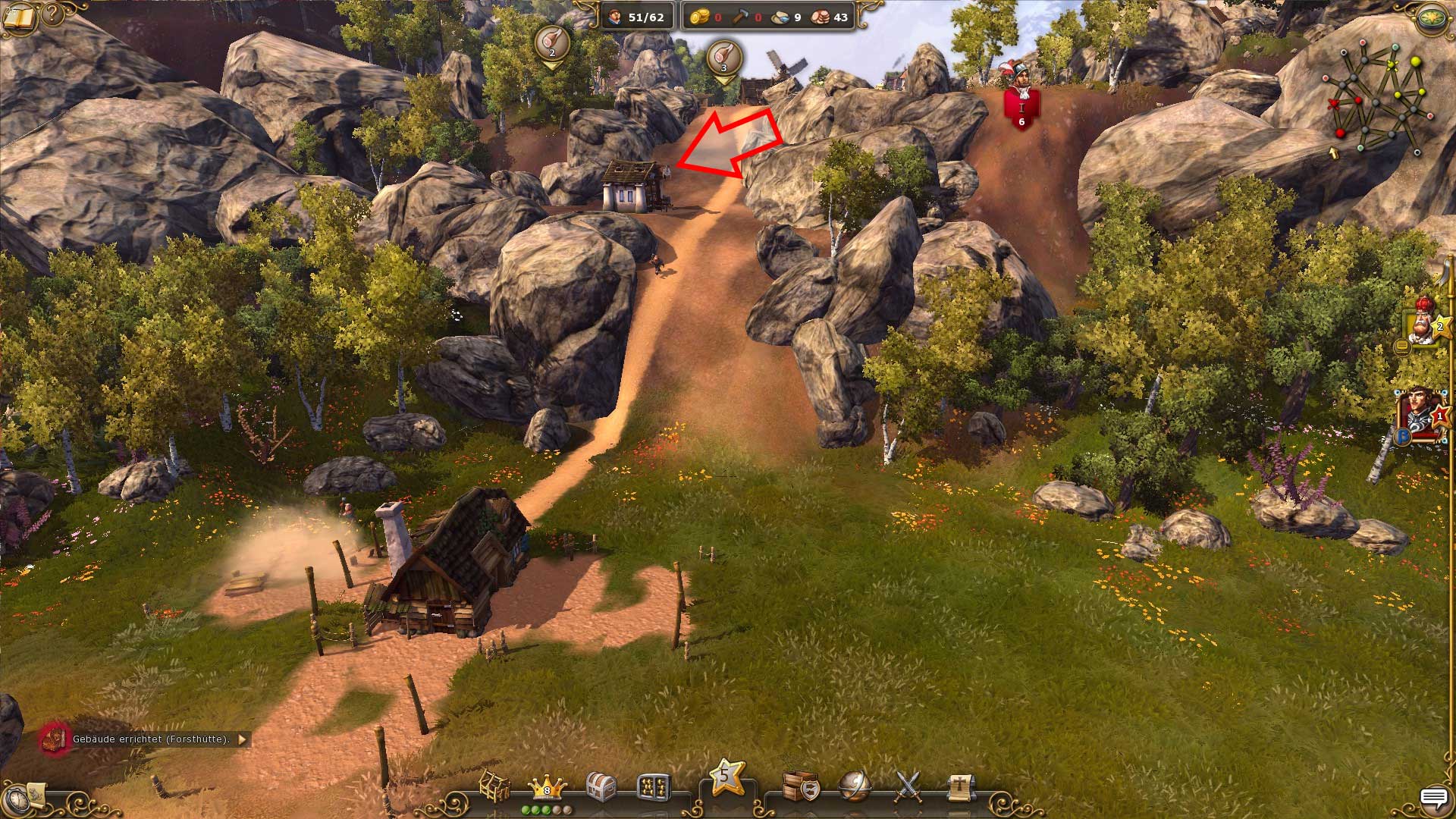The image size is (1456, 819).
Task: Click the quest marker numbered 3
Action: click(x=723, y=58)
